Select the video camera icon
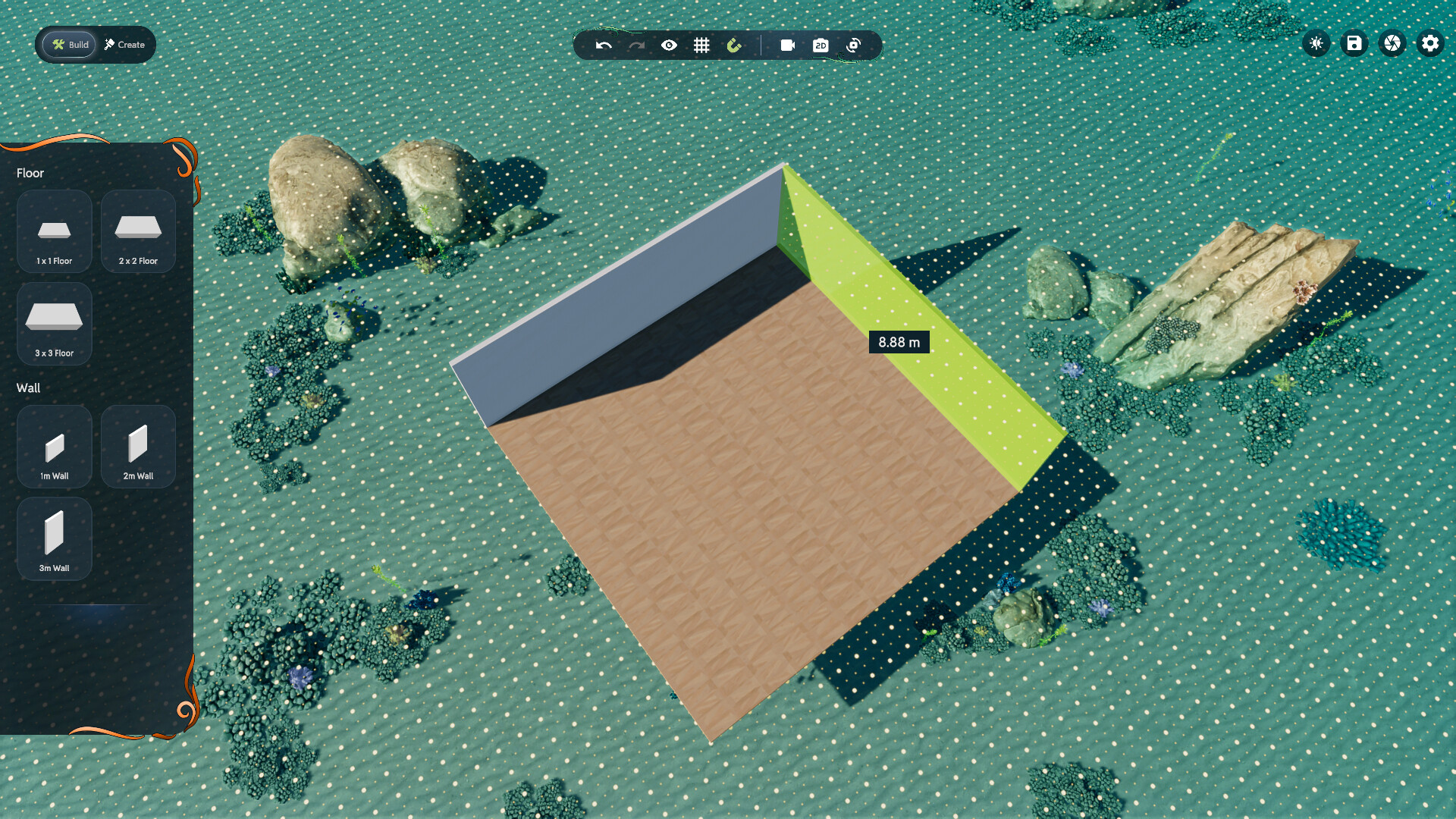This screenshot has width=1456, height=819. [x=787, y=45]
